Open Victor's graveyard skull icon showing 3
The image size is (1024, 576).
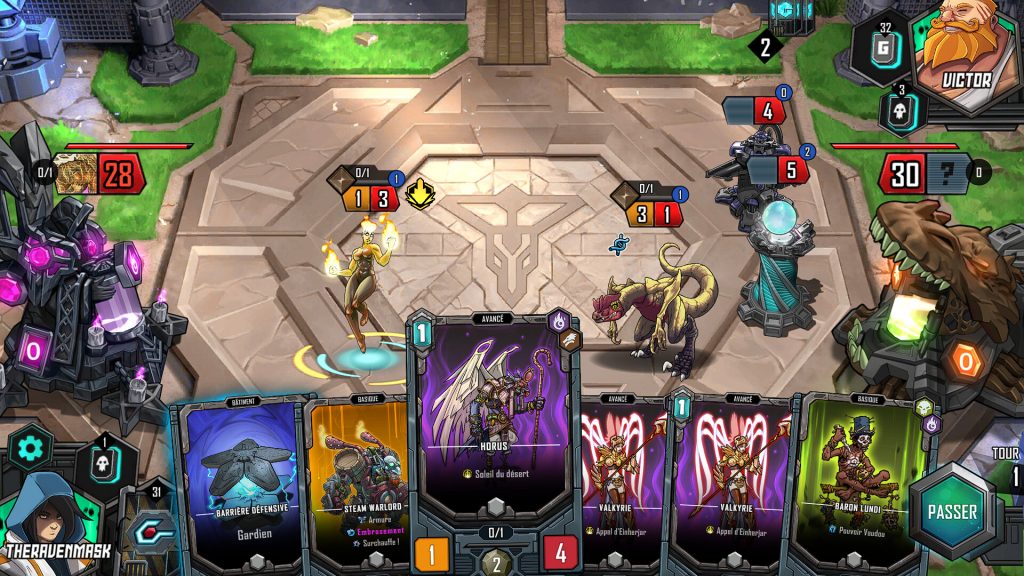tap(899, 110)
